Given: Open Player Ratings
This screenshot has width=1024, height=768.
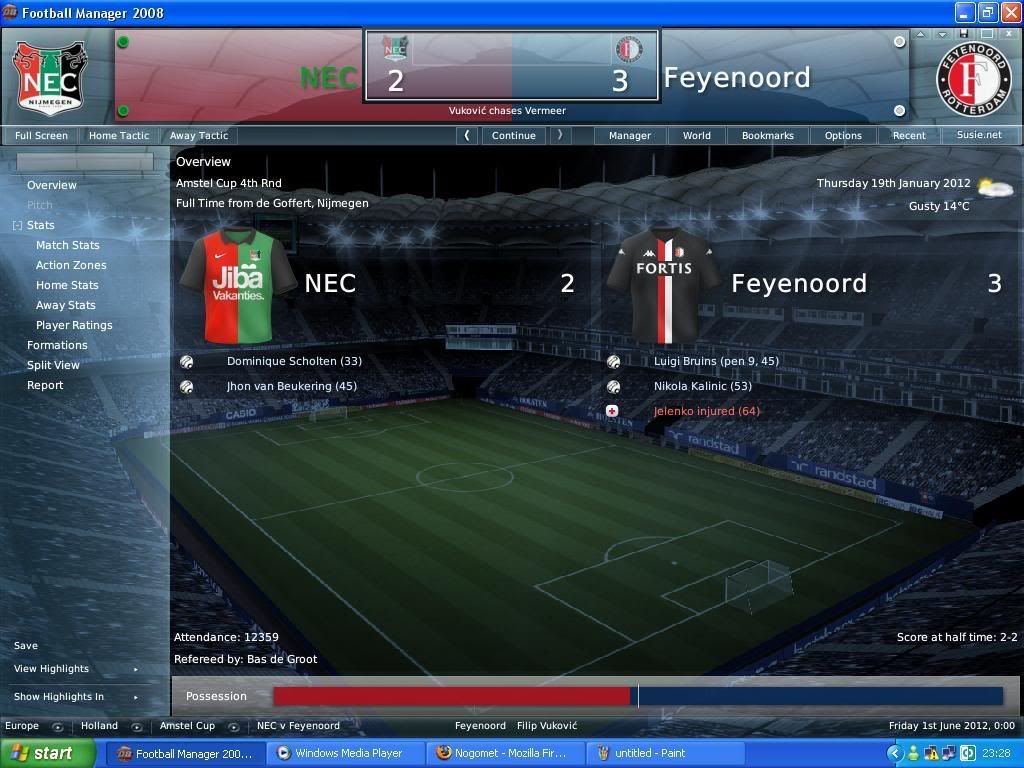Looking at the screenshot, I should click(x=74, y=325).
